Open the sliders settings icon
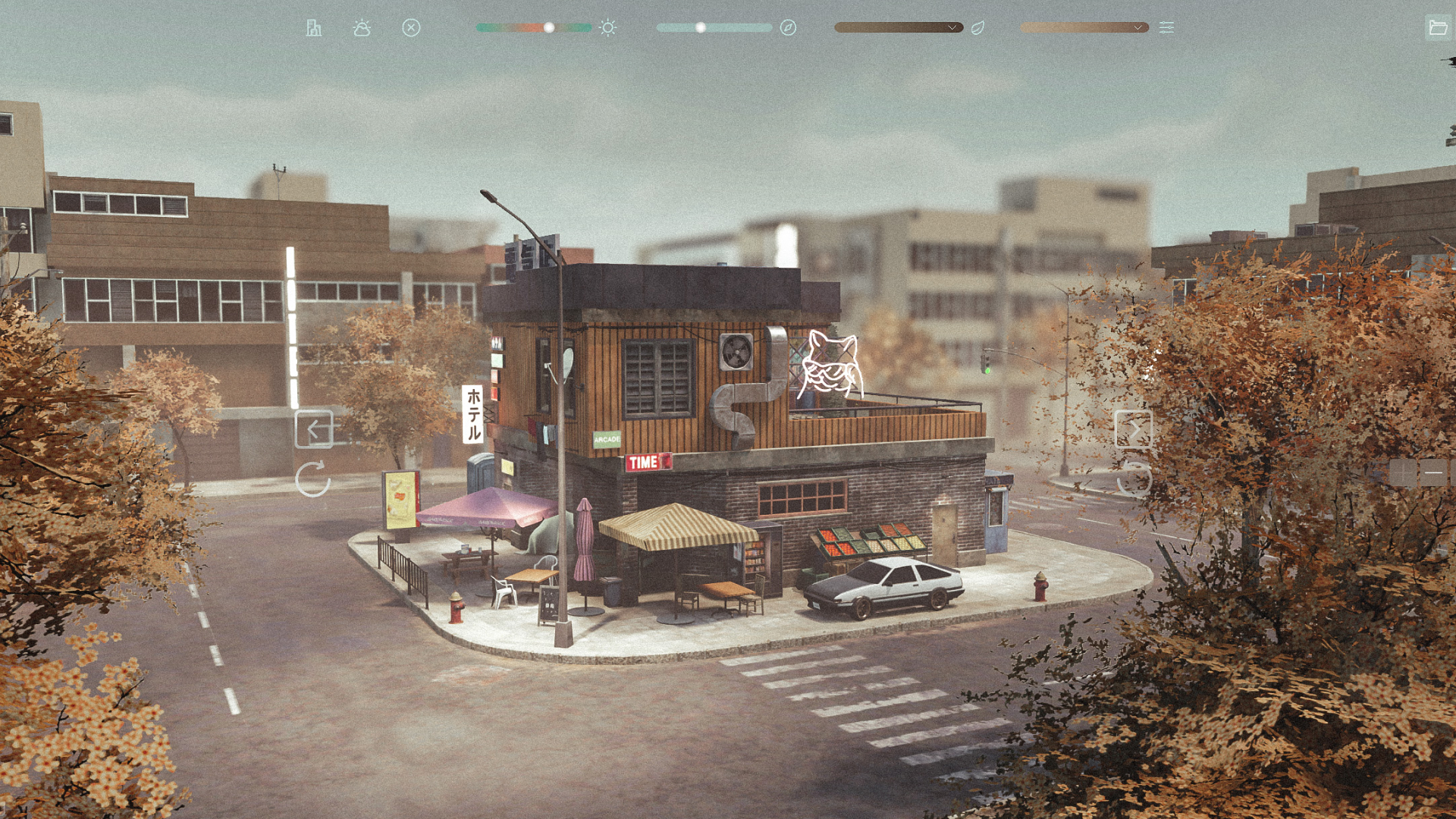Viewport: 1456px width, 819px height. coord(1166,28)
